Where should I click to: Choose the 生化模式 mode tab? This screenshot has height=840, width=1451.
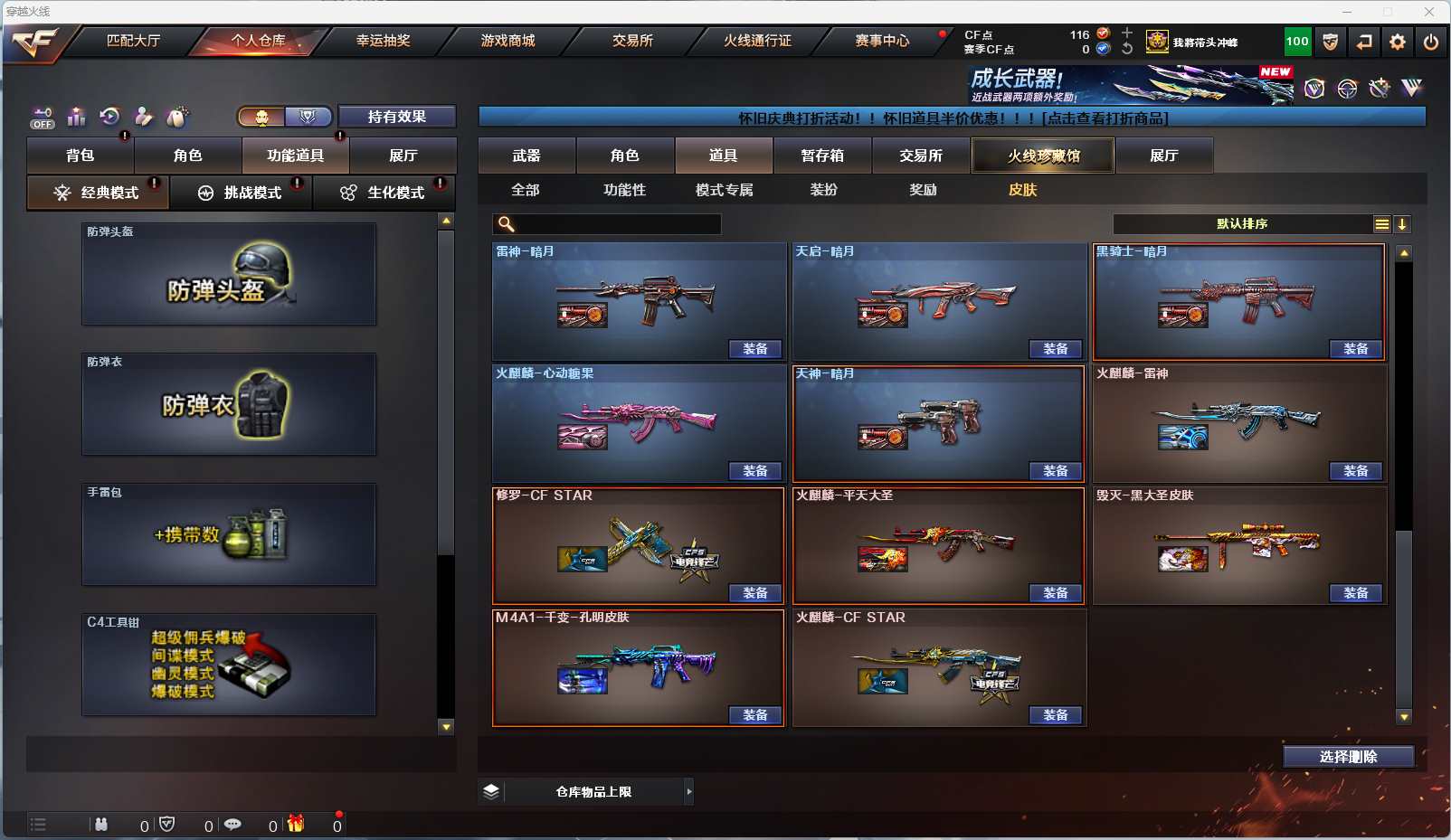pos(384,193)
